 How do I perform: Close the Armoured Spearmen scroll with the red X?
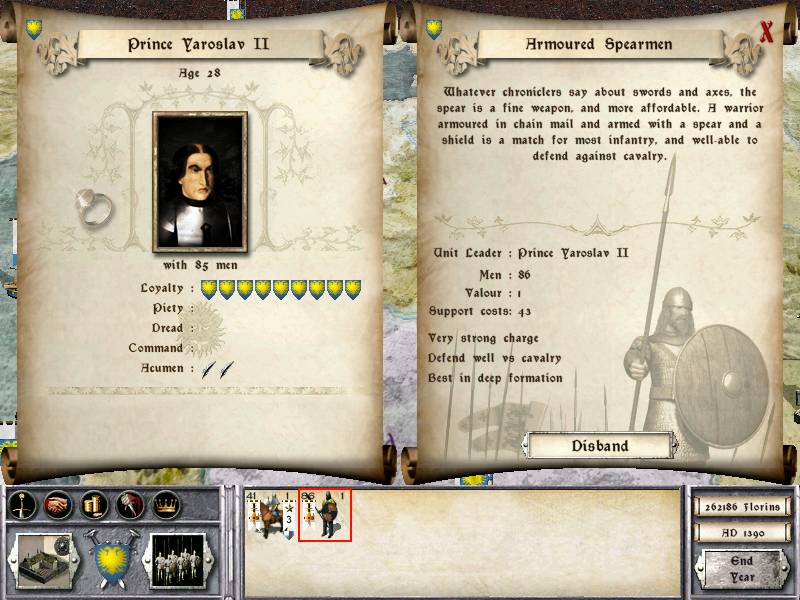click(767, 32)
